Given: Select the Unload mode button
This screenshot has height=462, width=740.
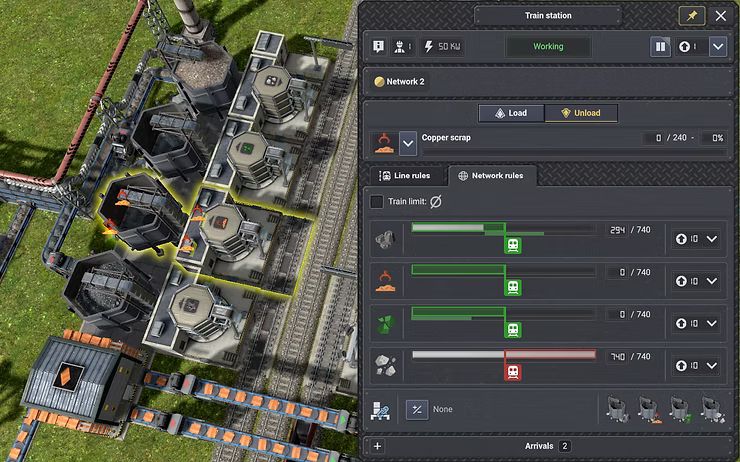Looking at the screenshot, I should coord(580,113).
